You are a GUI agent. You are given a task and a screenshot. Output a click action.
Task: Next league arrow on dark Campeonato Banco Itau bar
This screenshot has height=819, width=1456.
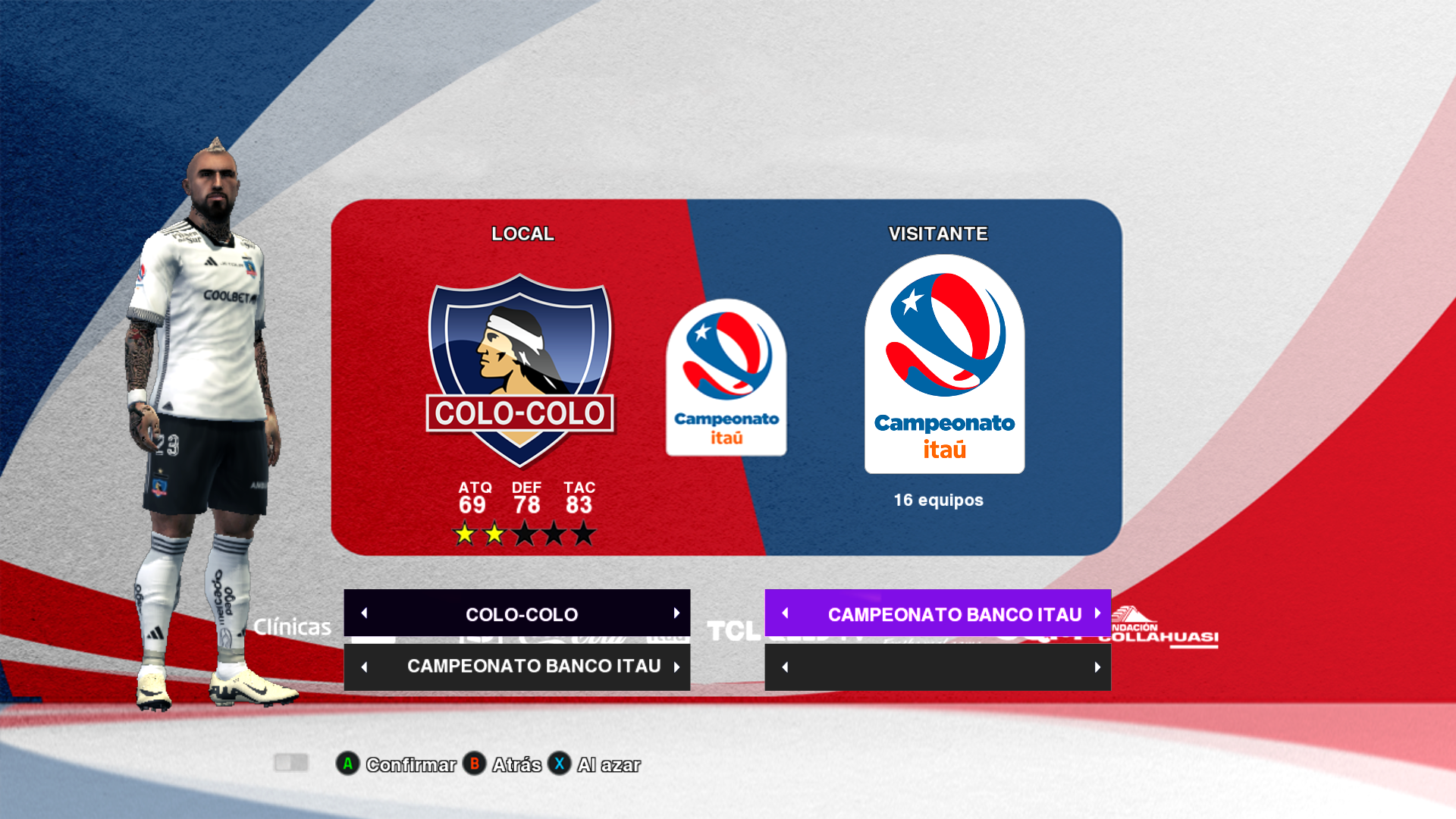(676, 667)
